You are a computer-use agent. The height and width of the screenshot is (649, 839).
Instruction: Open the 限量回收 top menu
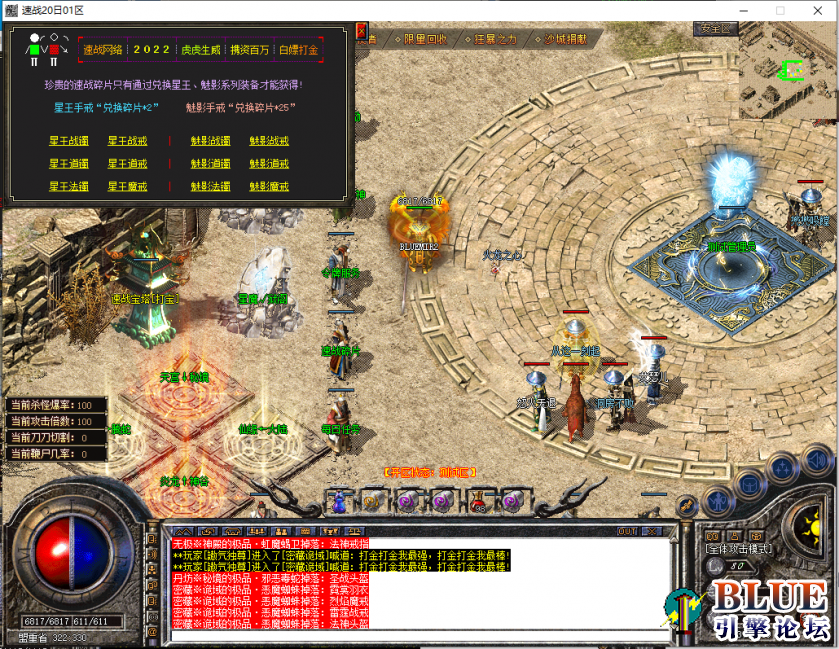point(425,39)
